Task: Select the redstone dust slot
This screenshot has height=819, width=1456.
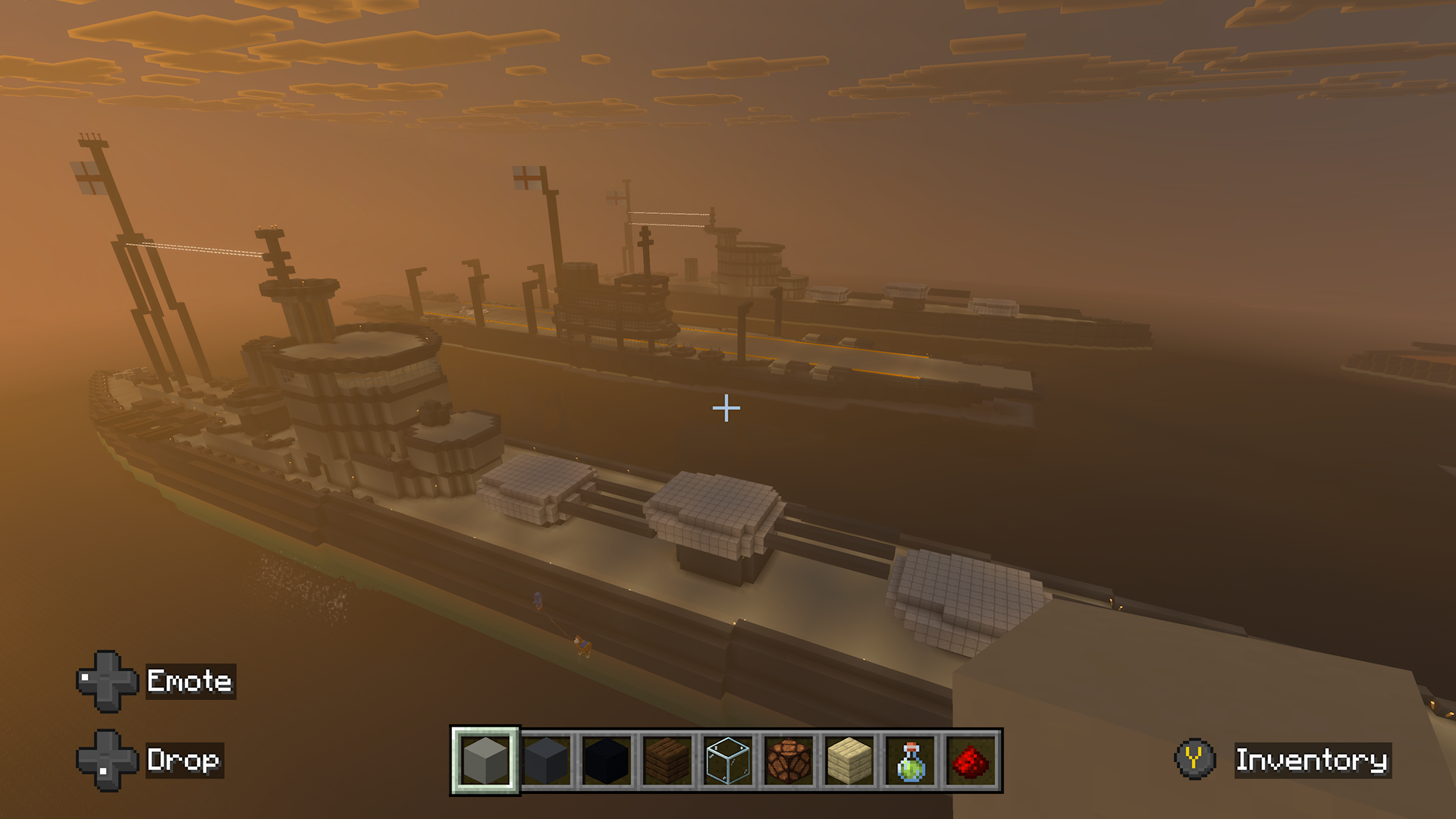Action: pyautogui.click(x=971, y=761)
